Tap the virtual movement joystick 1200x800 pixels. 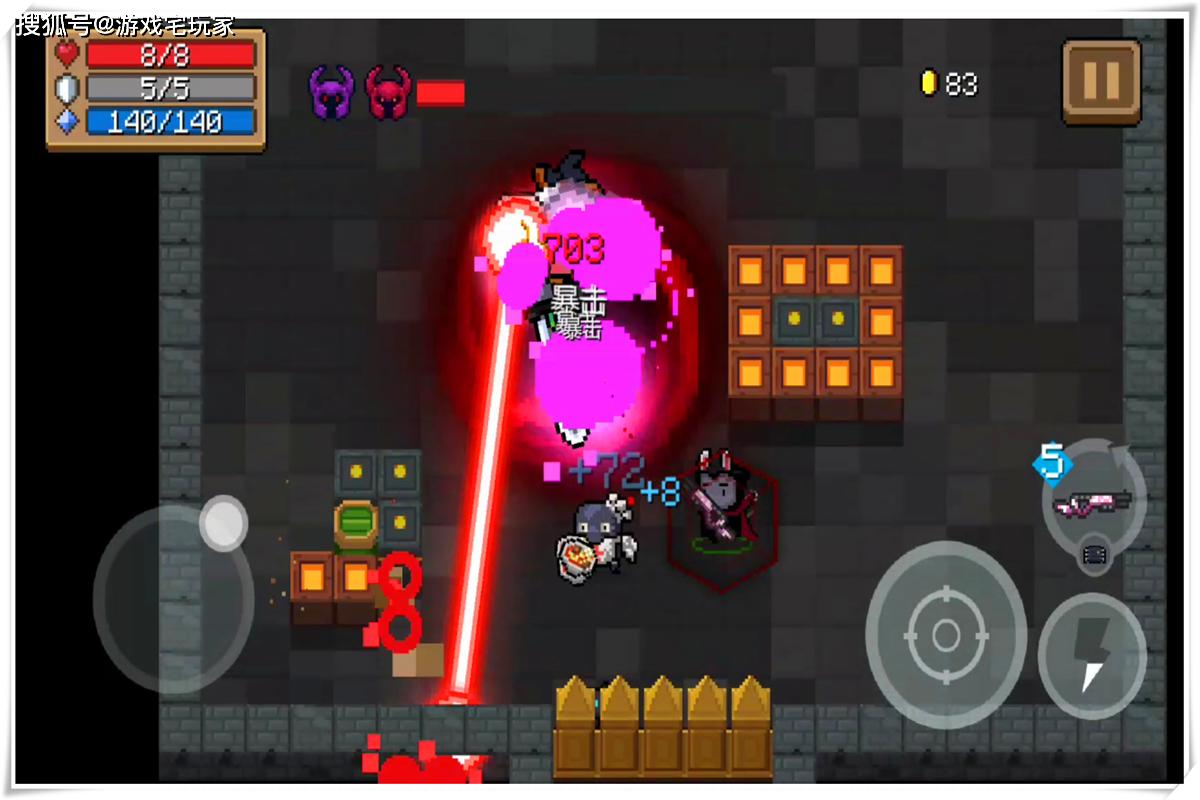click(174, 598)
